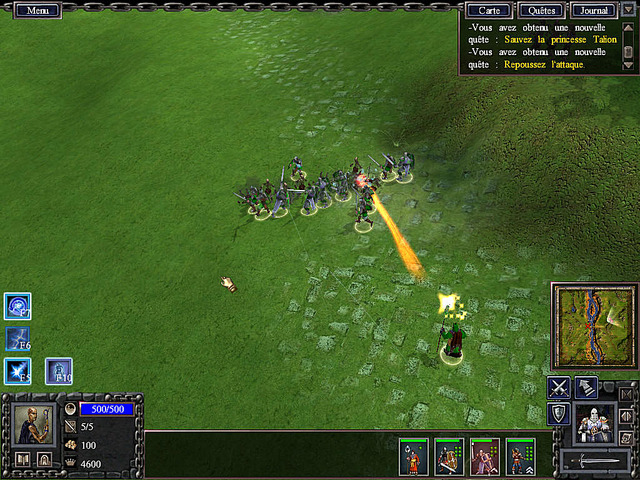Viewport: 640px width, 480px height.
Task: Open the spellbook icon under the hero portrait
Action: point(22,459)
